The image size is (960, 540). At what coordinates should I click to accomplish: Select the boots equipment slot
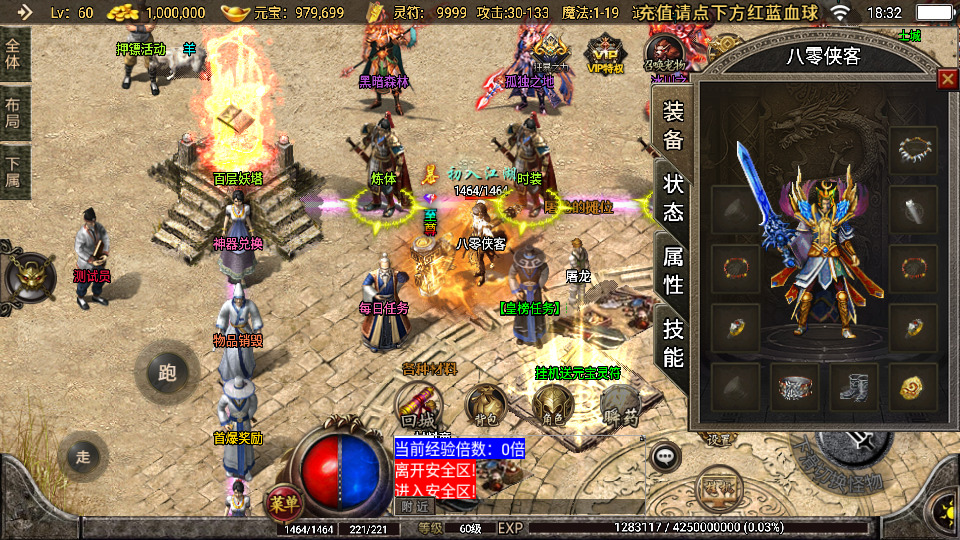(853, 387)
